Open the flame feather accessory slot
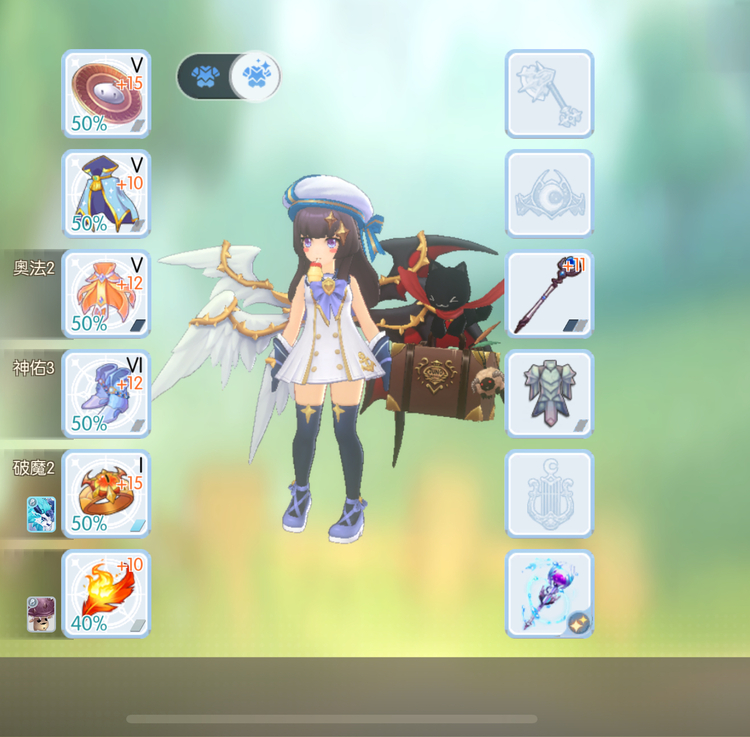The image size is (750, 737). click(107, 594)
